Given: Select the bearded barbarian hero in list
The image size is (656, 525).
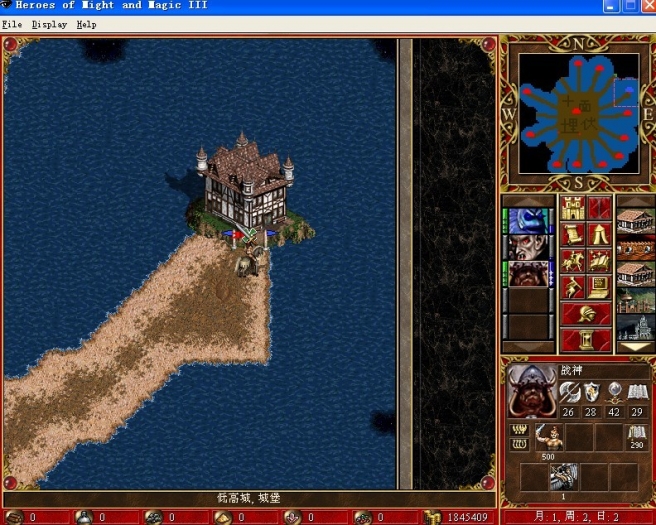Looking at the screenshot, I should (527, 273).
